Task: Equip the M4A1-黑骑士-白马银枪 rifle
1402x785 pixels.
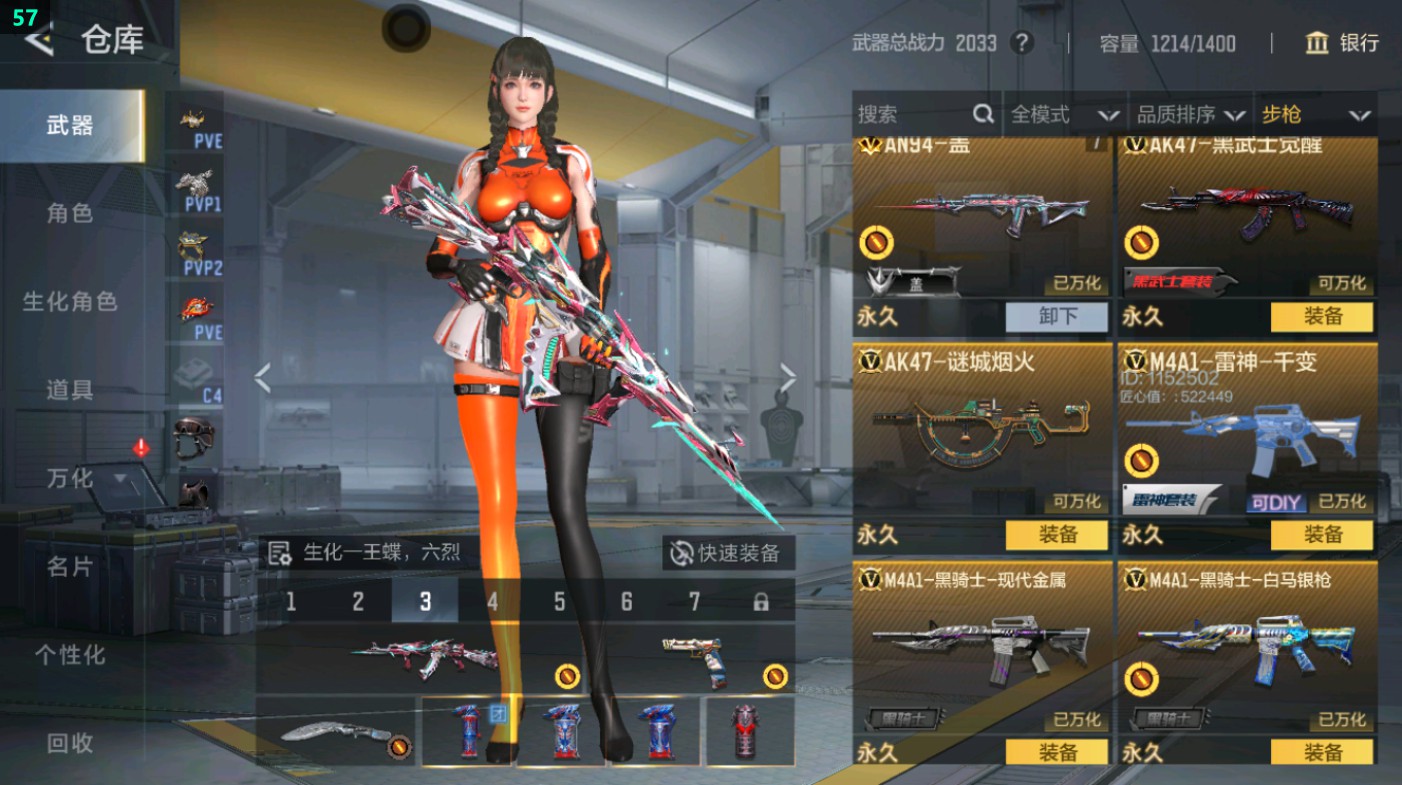Action: tap(1321, 752)
